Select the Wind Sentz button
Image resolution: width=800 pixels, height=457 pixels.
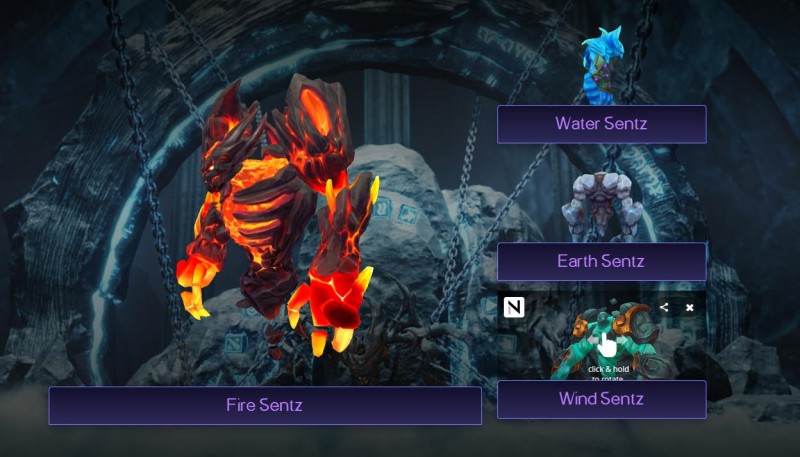(601, 399)
